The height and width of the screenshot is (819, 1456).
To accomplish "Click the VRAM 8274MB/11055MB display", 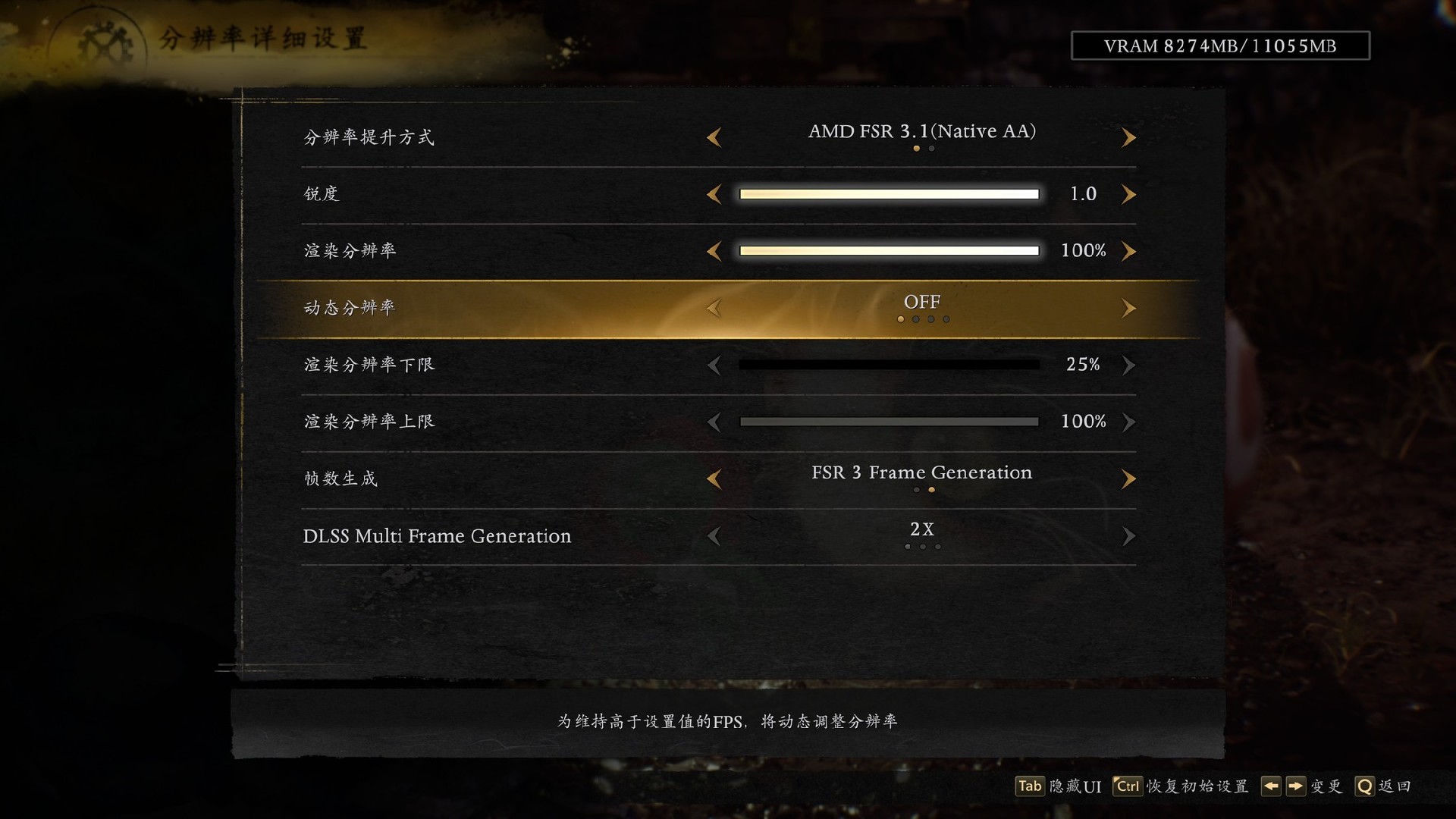I will click(x=1219, y=45).
